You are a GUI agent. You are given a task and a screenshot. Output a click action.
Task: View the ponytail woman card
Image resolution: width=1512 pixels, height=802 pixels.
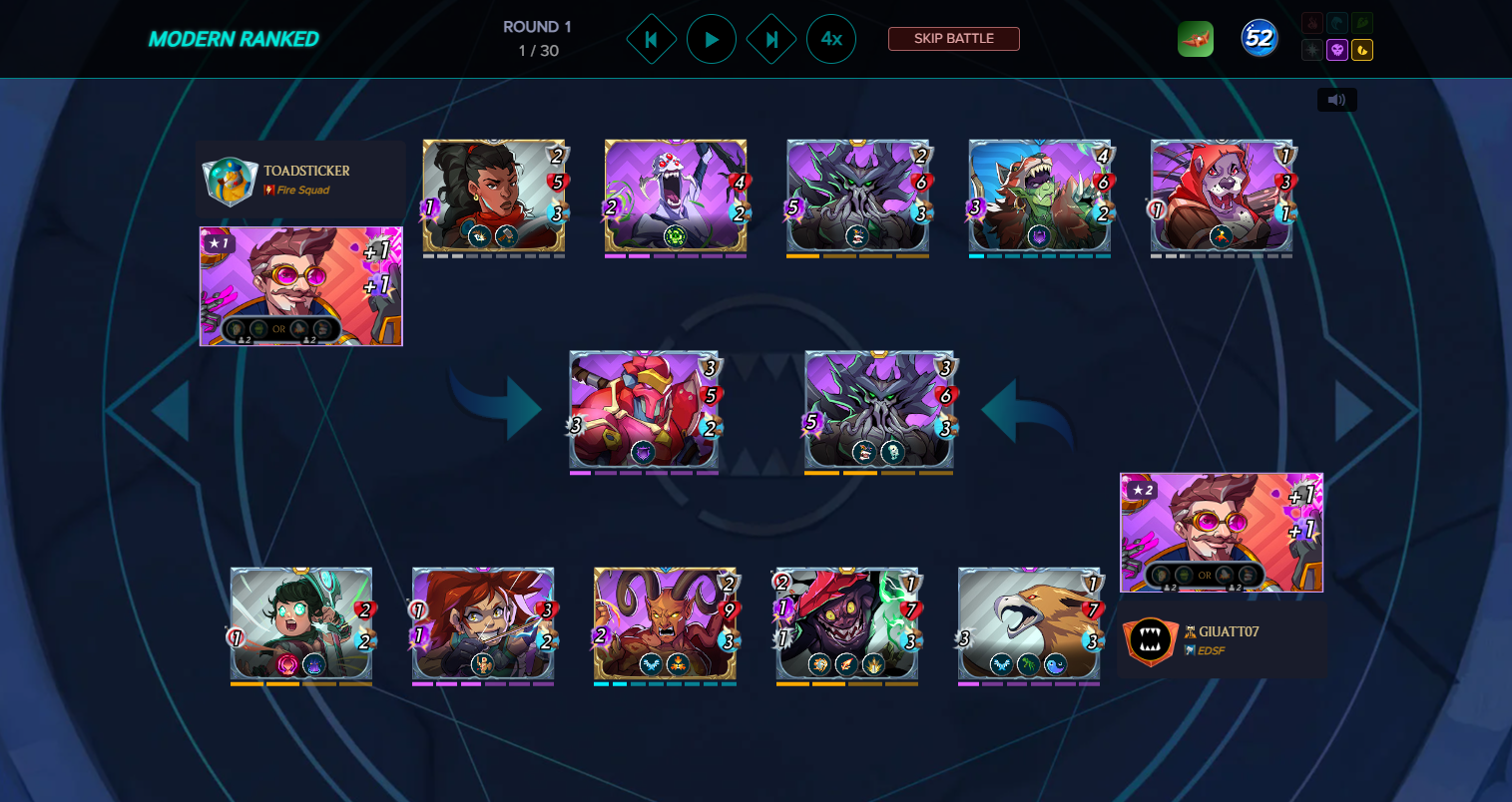[494, 195]
